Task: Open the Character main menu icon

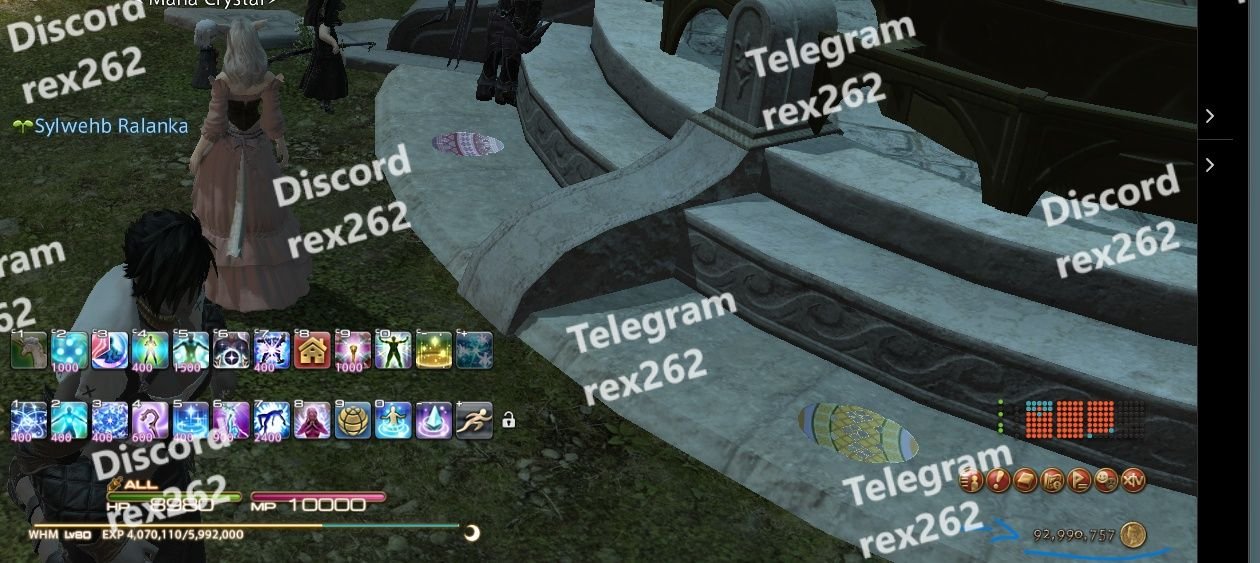Action: (972, 481)
